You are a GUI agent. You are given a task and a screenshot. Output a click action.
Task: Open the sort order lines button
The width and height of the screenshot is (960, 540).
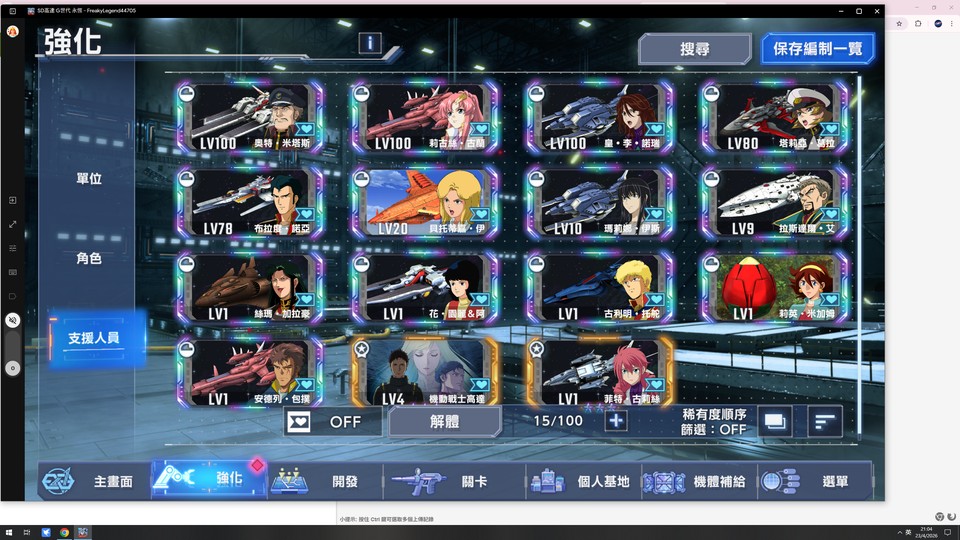pyautogui.click(x=824, y=421)
